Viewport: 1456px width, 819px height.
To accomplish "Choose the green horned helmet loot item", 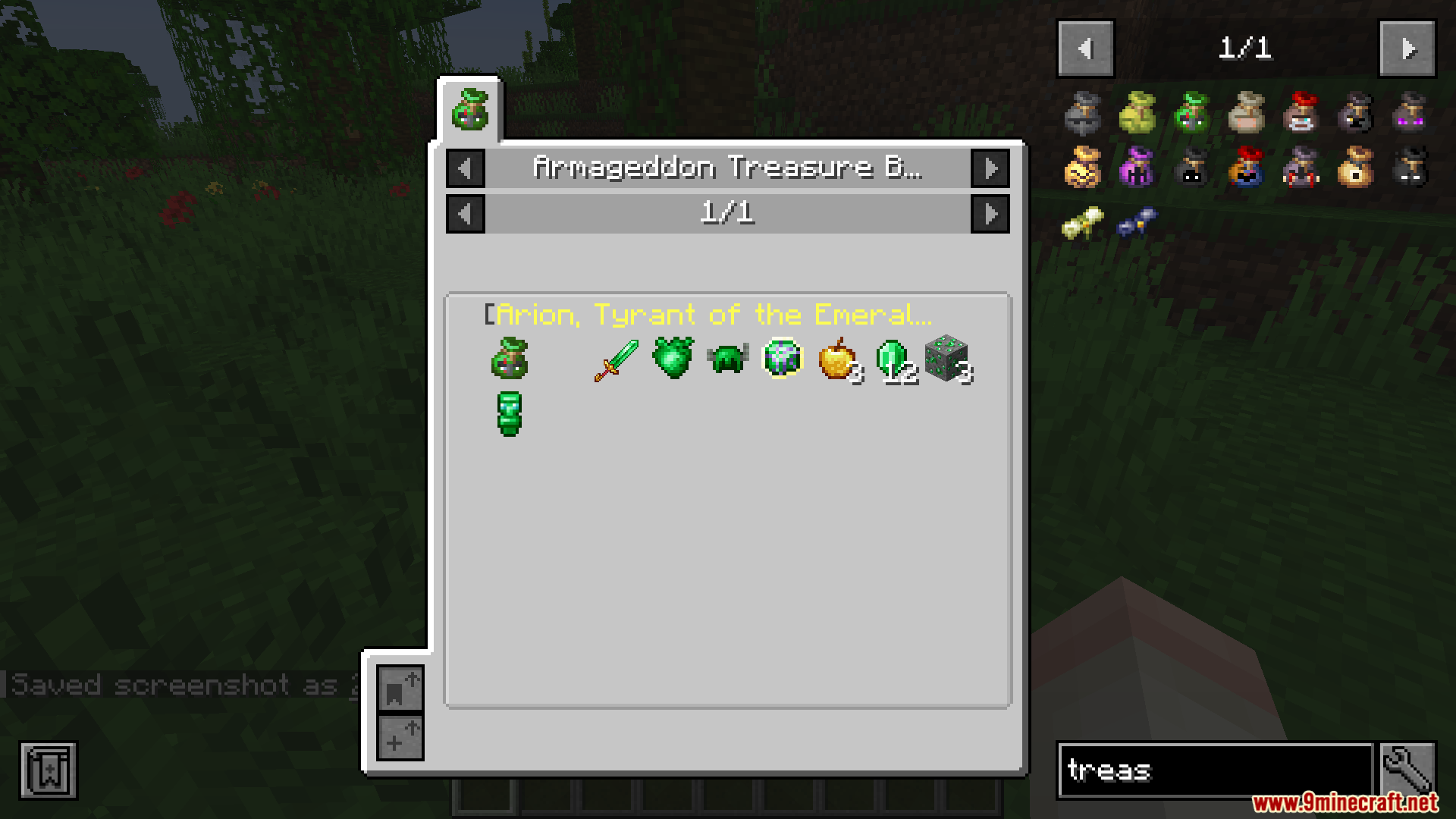I will pyautogui.click(x=727, y=358).
